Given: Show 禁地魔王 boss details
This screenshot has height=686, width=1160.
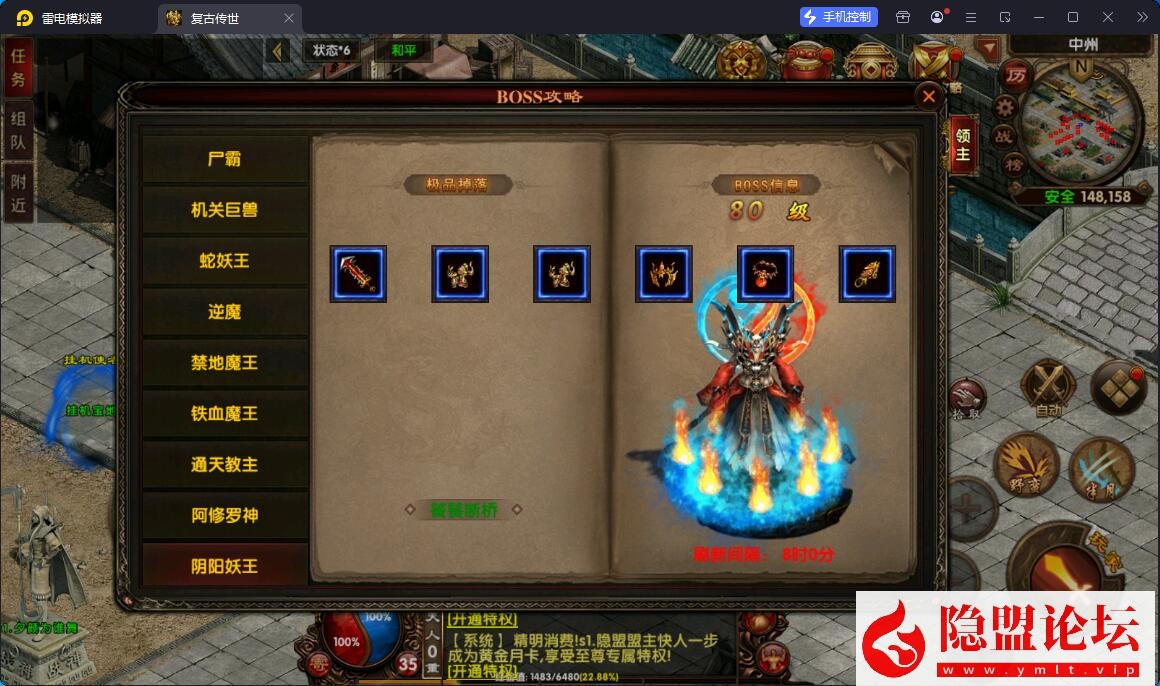Looking at the screenshot, I should pyautogui.click(x=224, y=363).
